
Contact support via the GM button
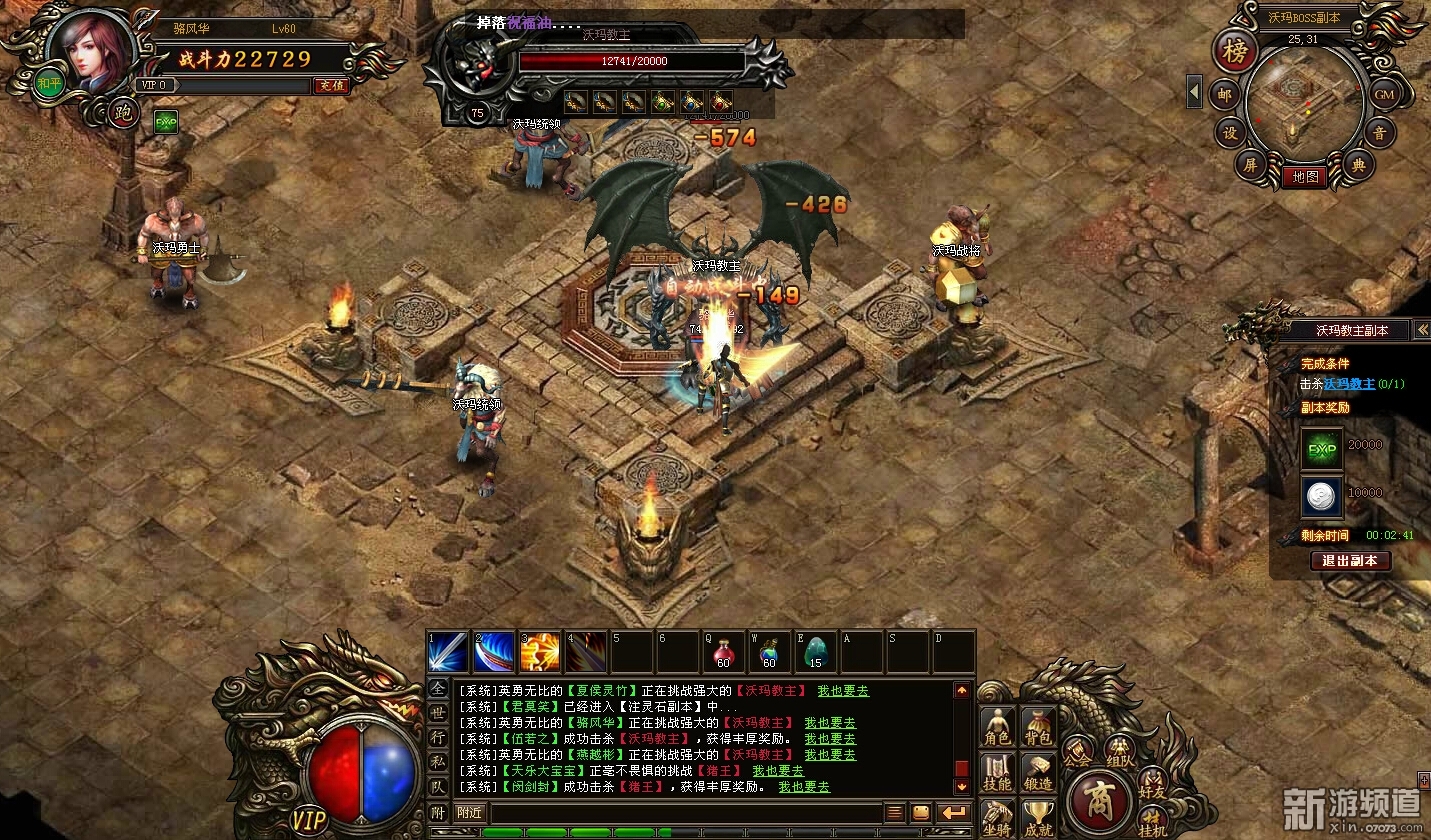[1383, 95]
